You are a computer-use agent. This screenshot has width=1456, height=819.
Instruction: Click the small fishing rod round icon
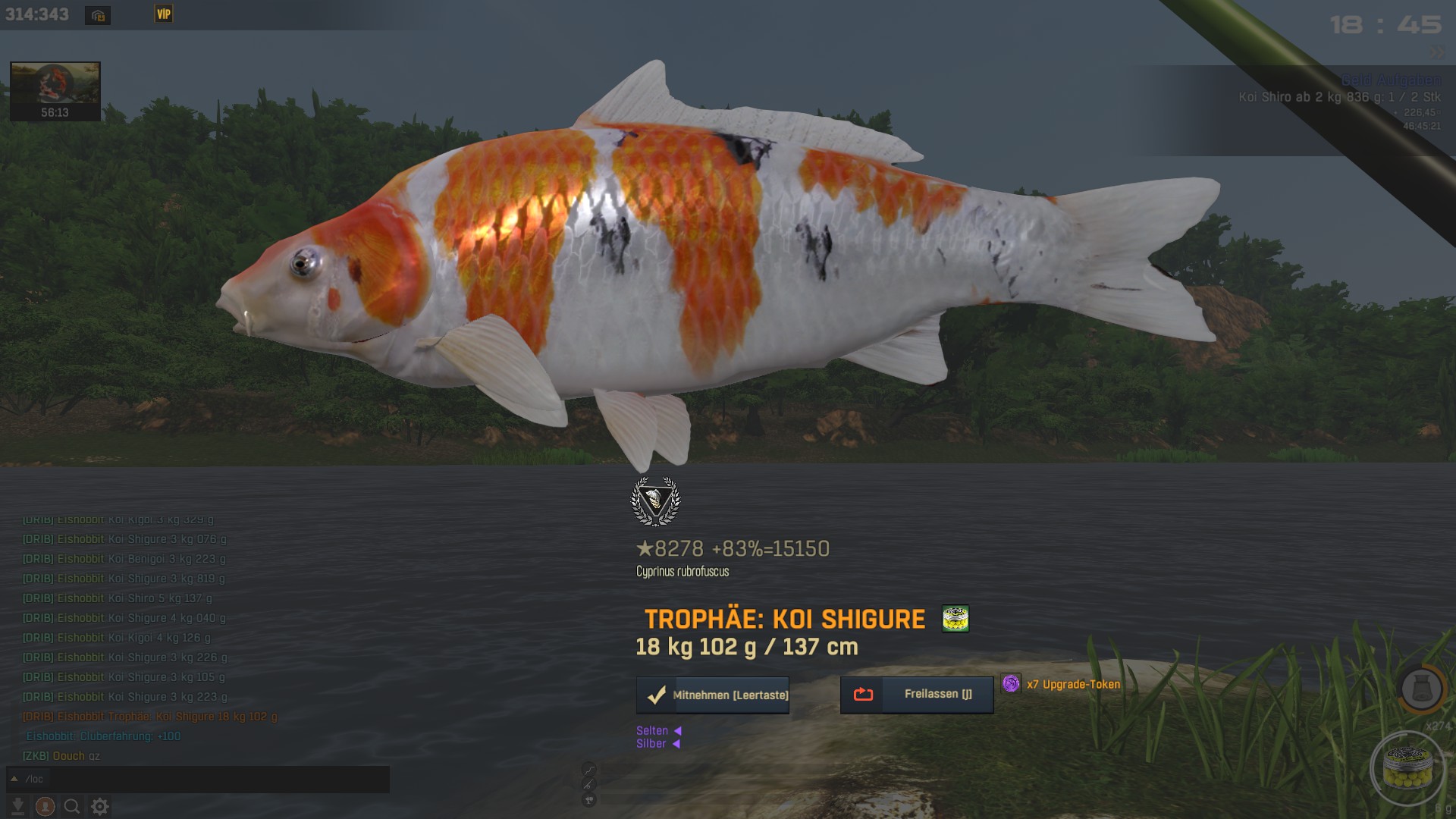click(589, 784)
